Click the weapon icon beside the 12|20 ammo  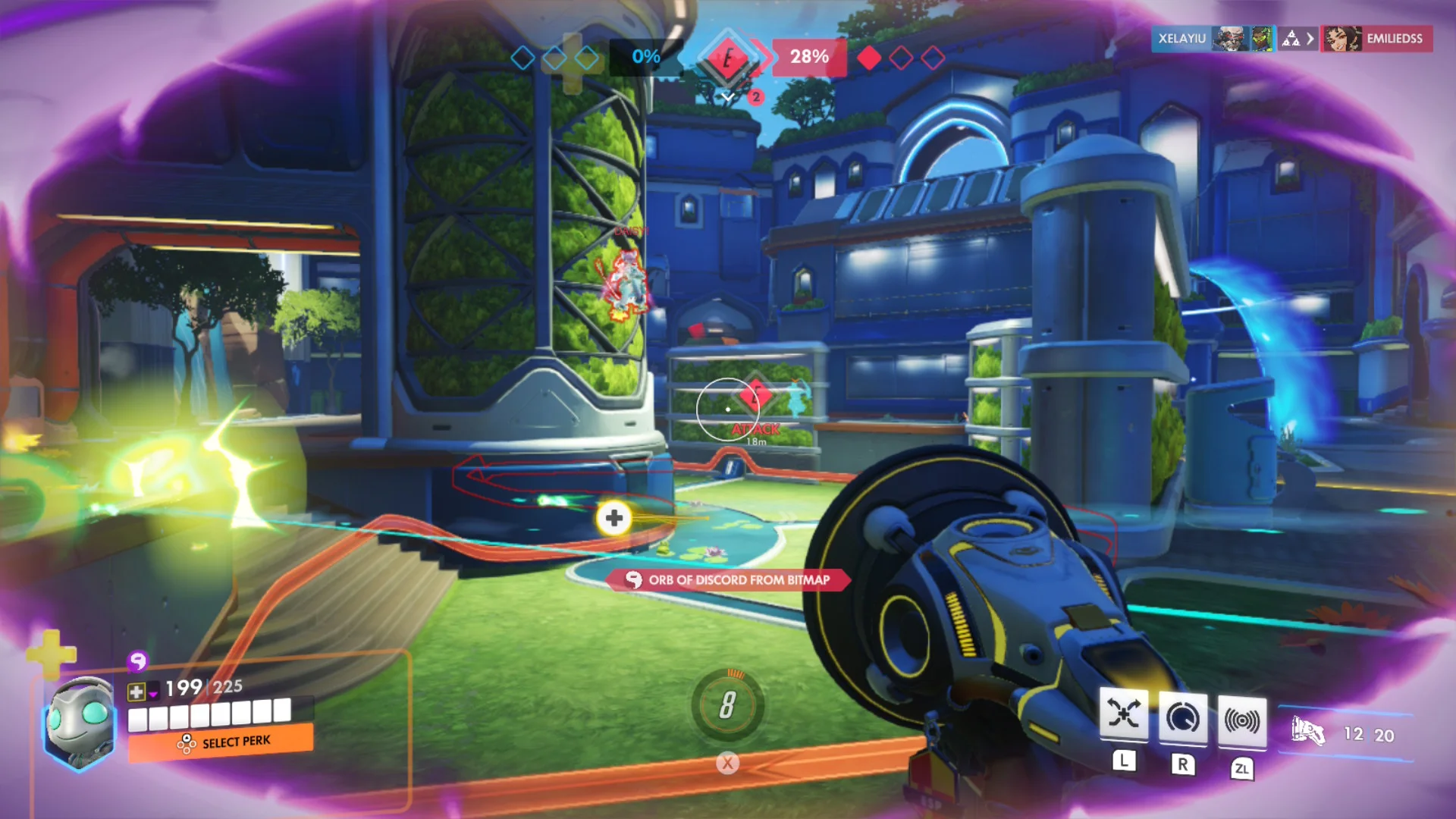click(1309, 731)
